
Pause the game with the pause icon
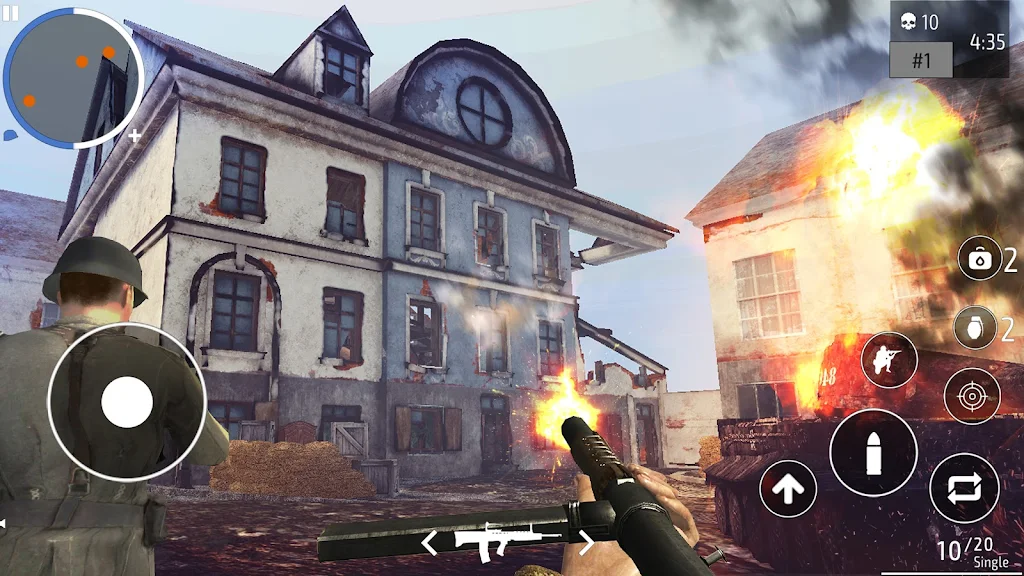click(13, 12)
